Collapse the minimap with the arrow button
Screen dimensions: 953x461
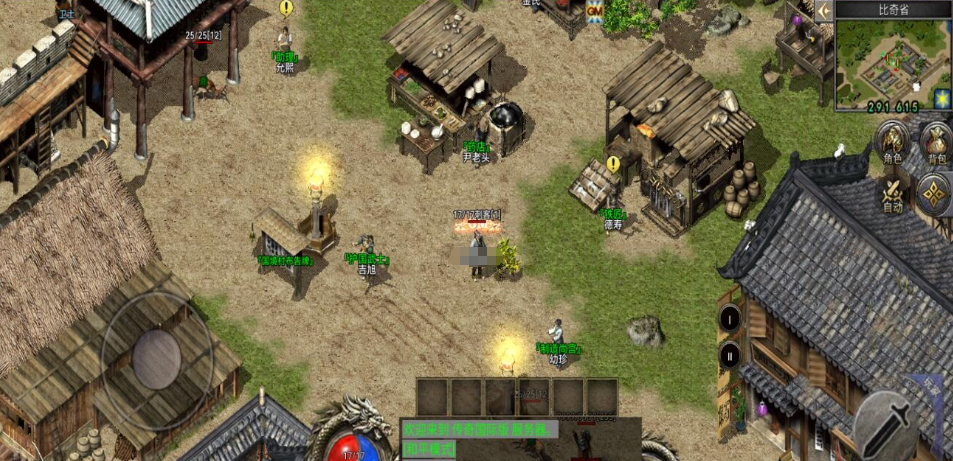click(x=824, y=10)
